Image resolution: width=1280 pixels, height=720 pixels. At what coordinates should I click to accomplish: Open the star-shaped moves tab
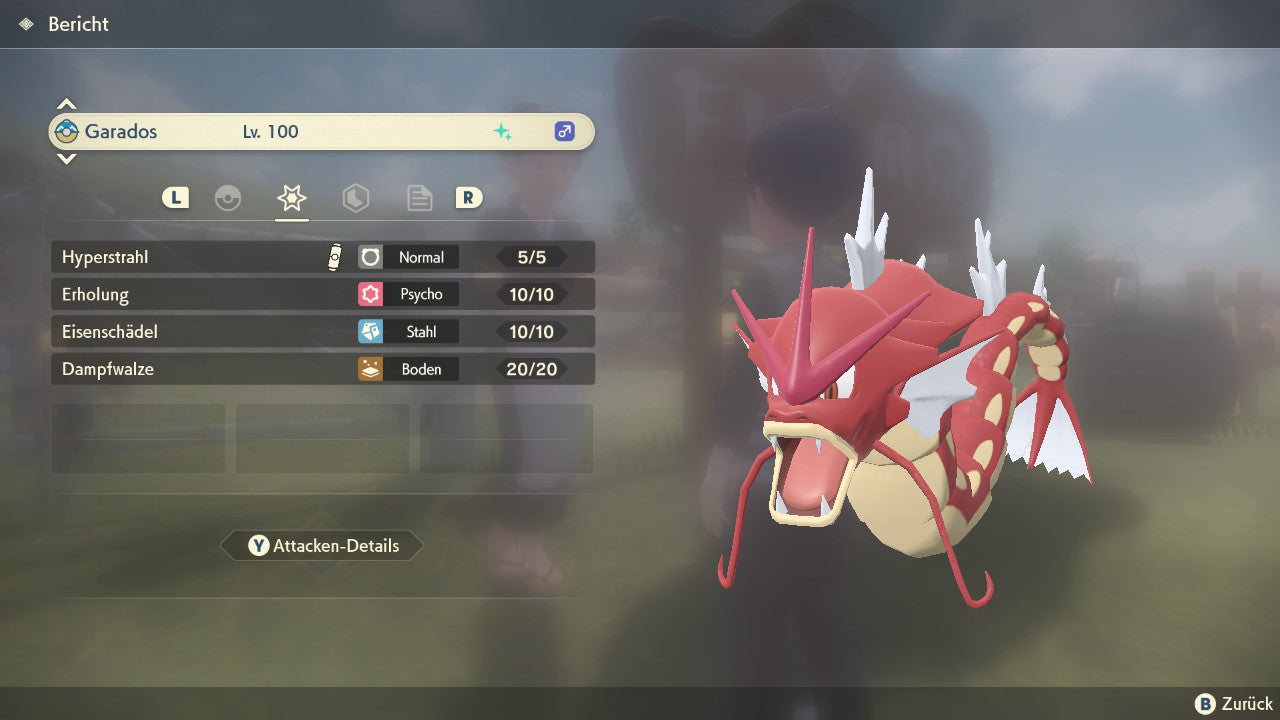coord(292,198)
